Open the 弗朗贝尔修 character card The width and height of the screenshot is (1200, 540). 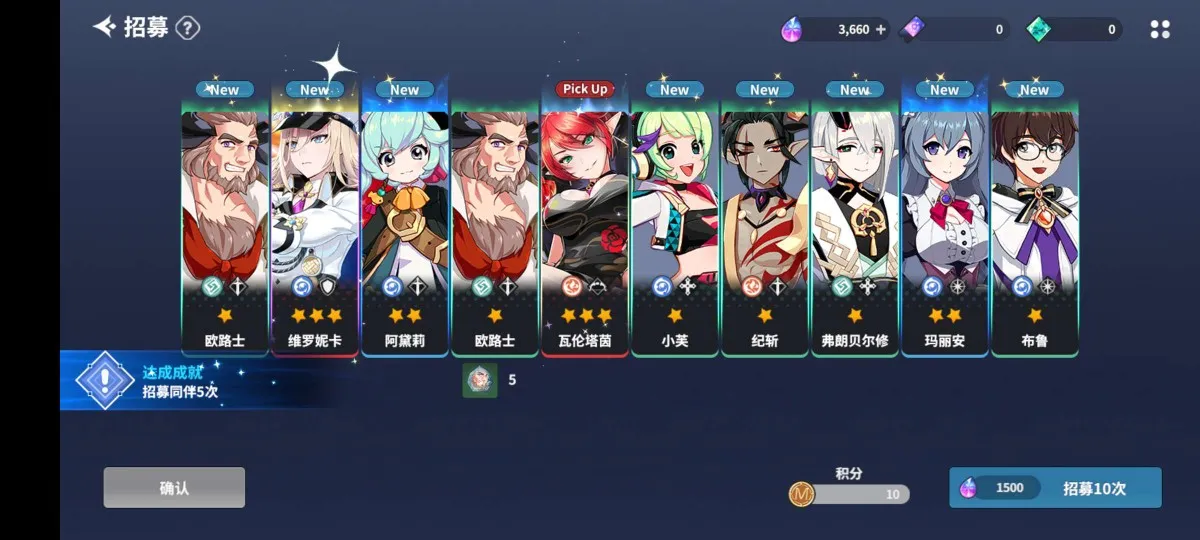(x=855, y=220)
